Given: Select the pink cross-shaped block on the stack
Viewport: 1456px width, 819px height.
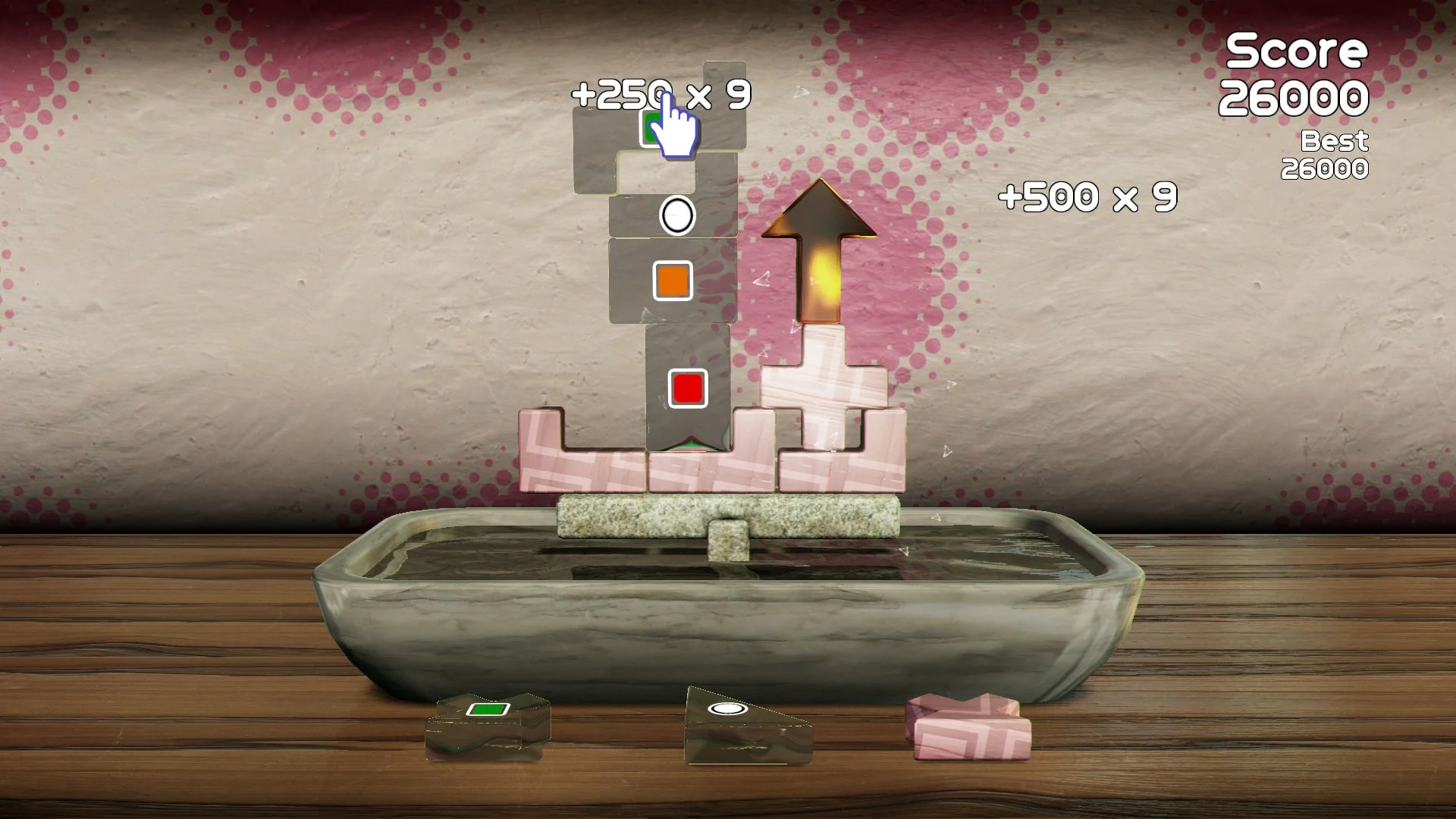Looking at the screenshot, I should (x=823, y=387).
